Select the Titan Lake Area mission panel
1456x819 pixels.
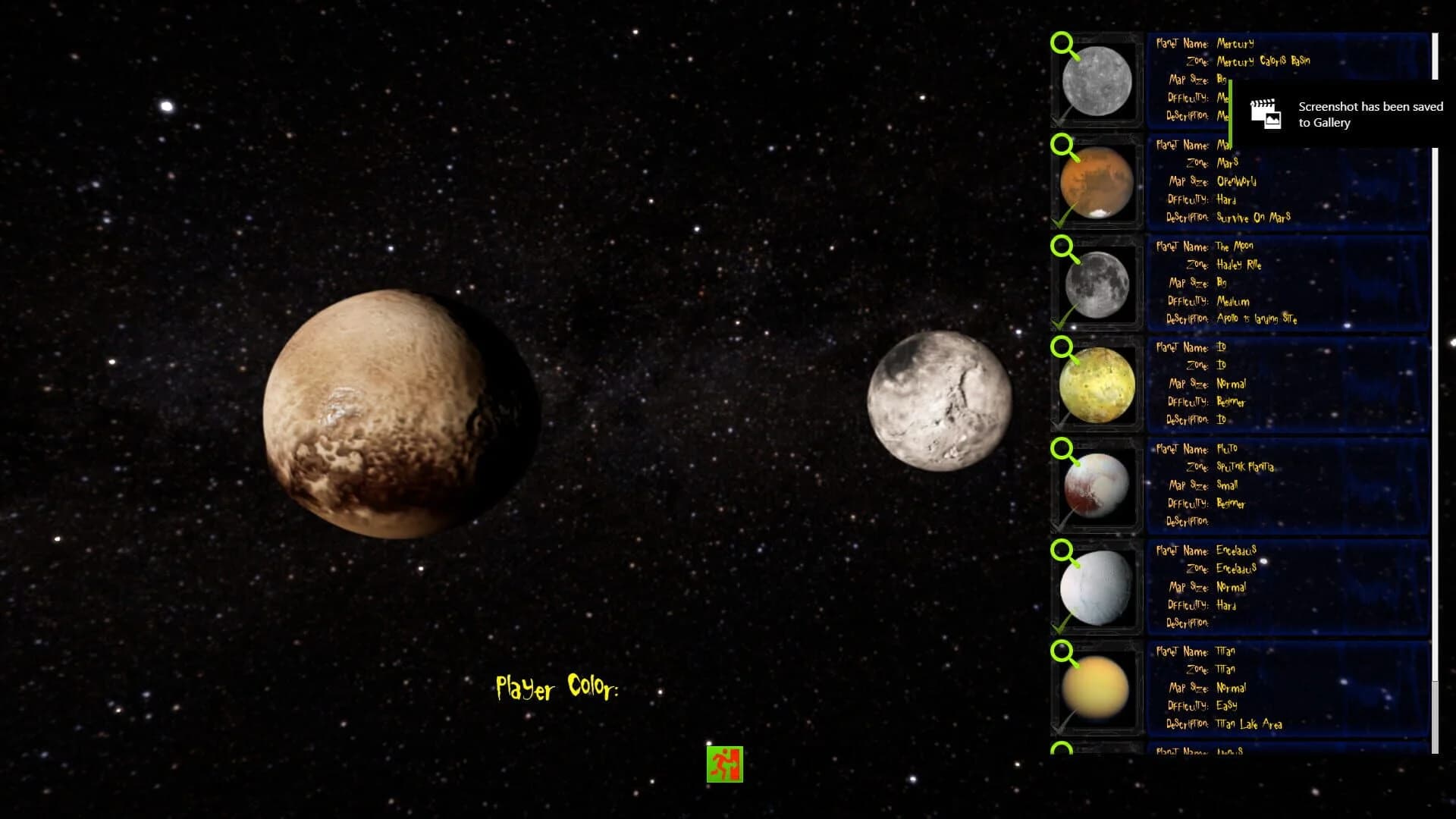click(1289, 689)
